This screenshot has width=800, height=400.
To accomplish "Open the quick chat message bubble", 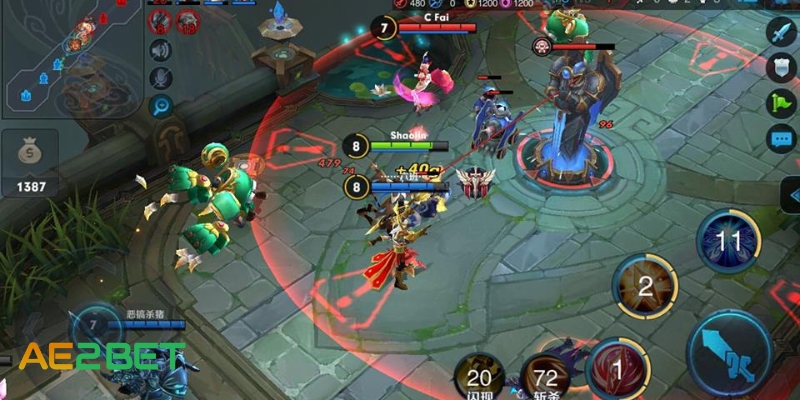I will coord(780,138).
